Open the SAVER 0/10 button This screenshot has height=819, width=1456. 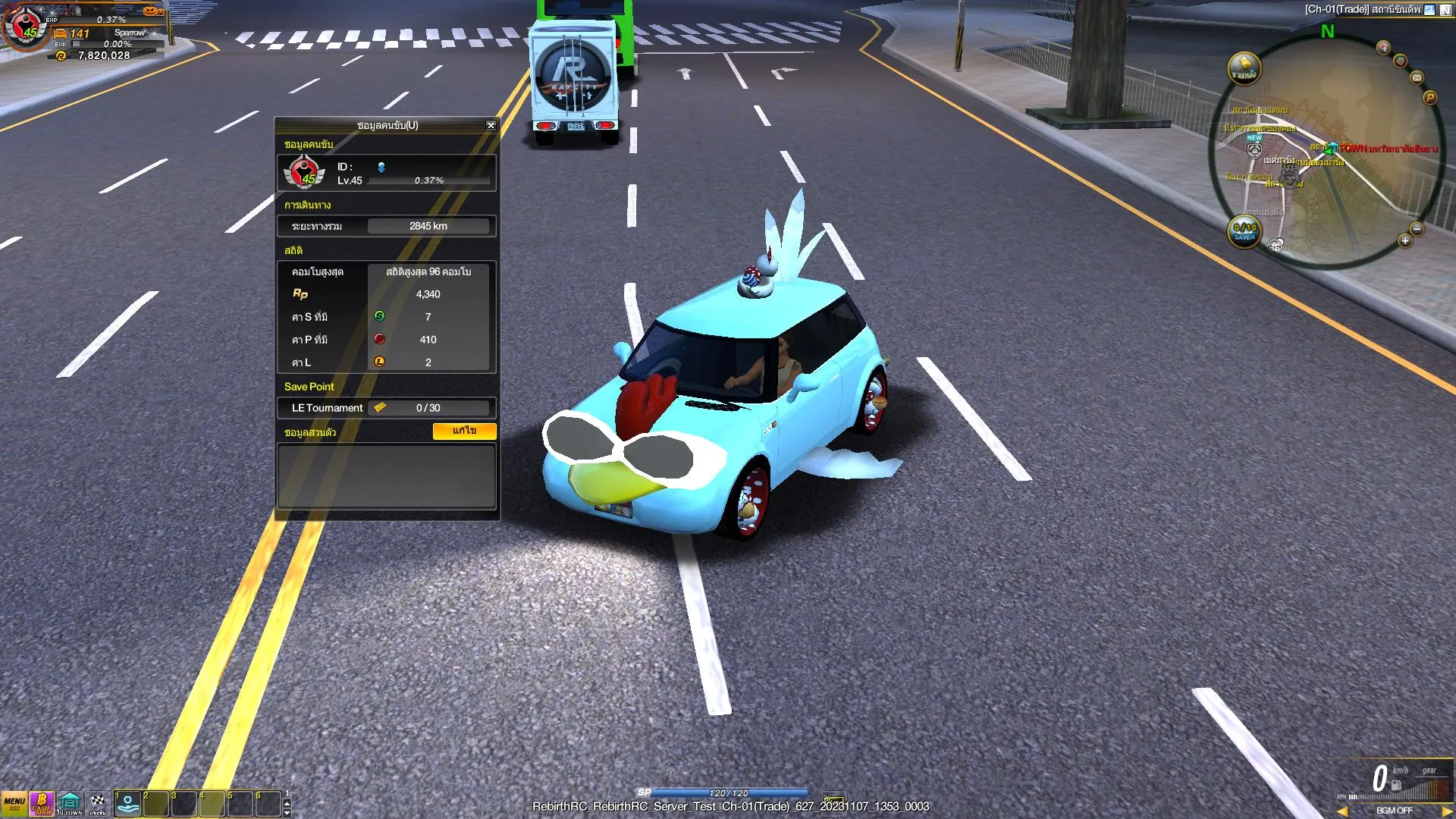pyautogui.click(x=1244, y=231)
